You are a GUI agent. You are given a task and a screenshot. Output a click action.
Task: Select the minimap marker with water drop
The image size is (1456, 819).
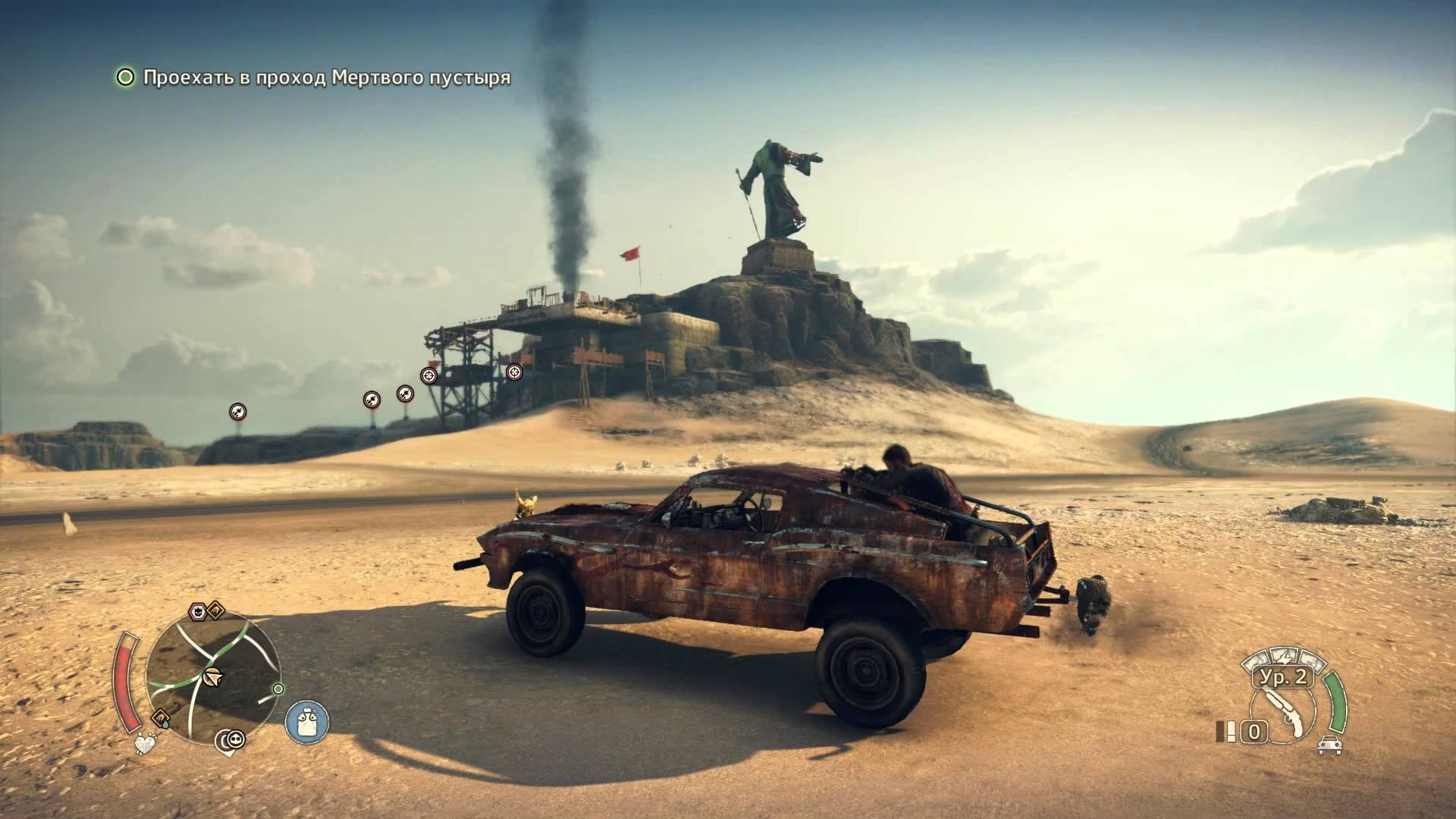click(x=161, y=717)
